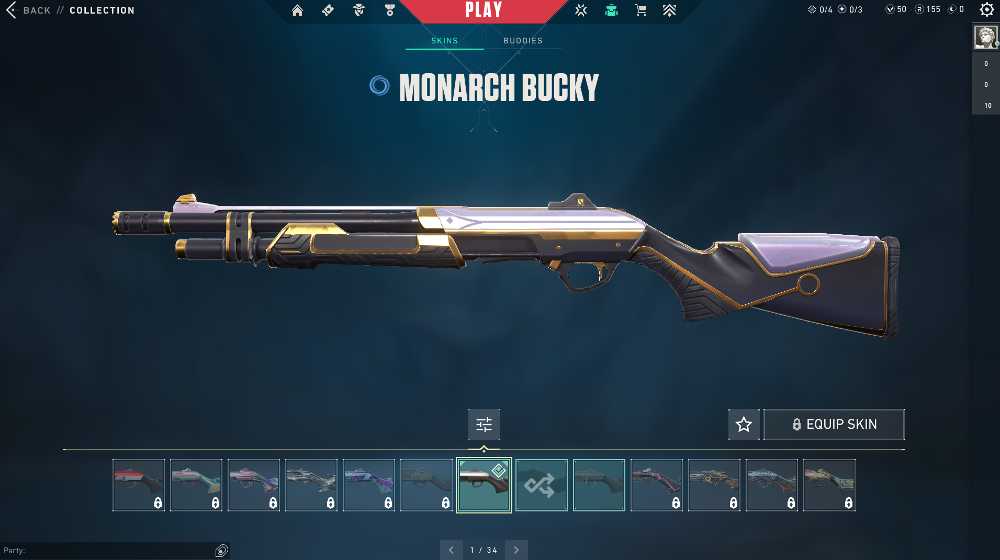The height and width of the screenshot is (560, 1000).
Task: Switch to the Buddies tab
Action: pos(523,41)
